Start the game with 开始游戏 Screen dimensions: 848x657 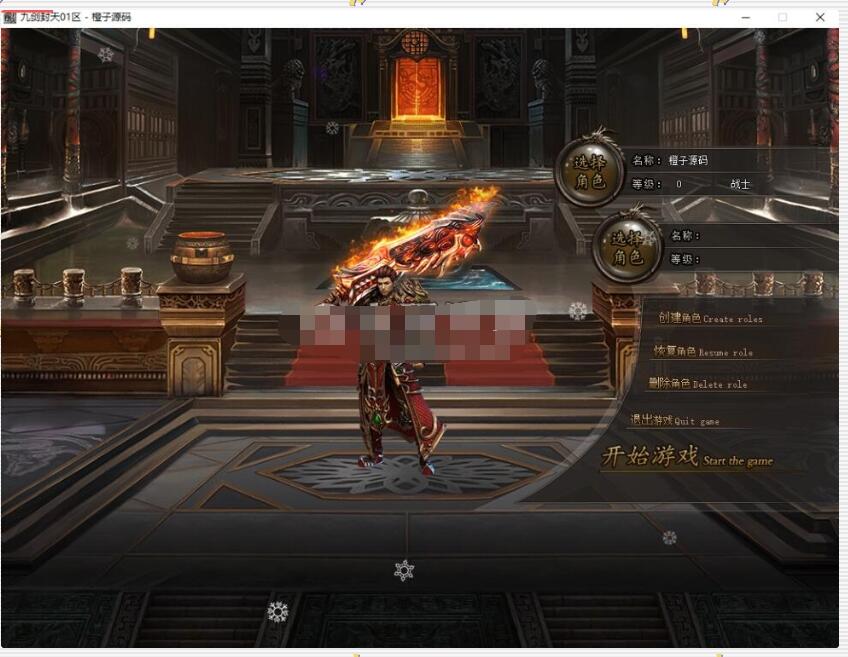pos(686,458)
